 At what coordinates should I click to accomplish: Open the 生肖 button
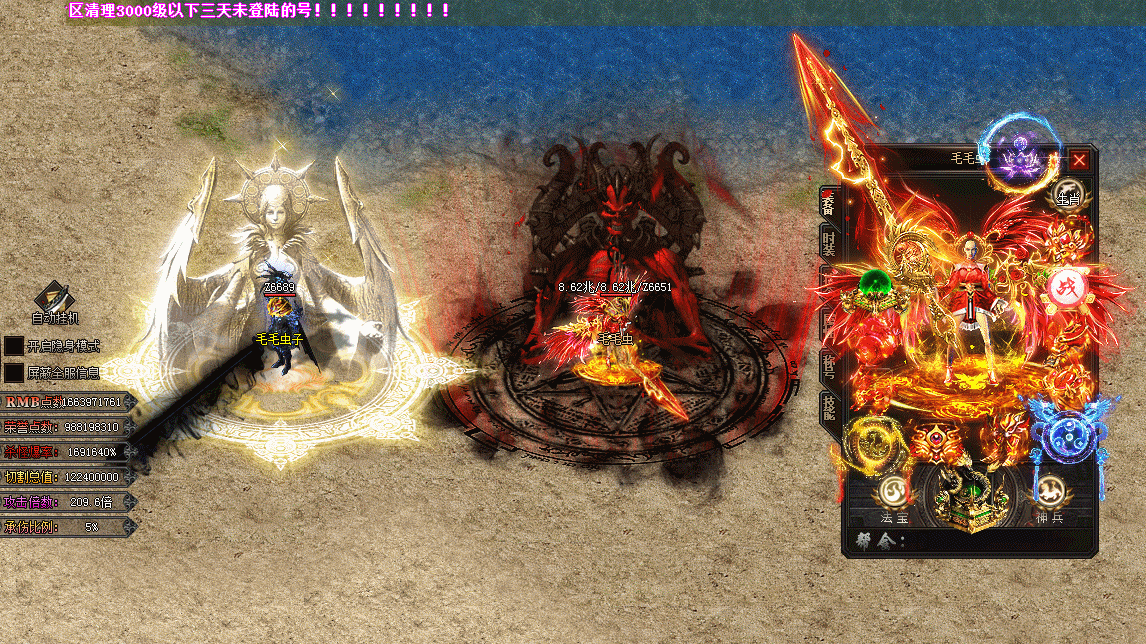pyautogui.click(x=1068, y=196)
